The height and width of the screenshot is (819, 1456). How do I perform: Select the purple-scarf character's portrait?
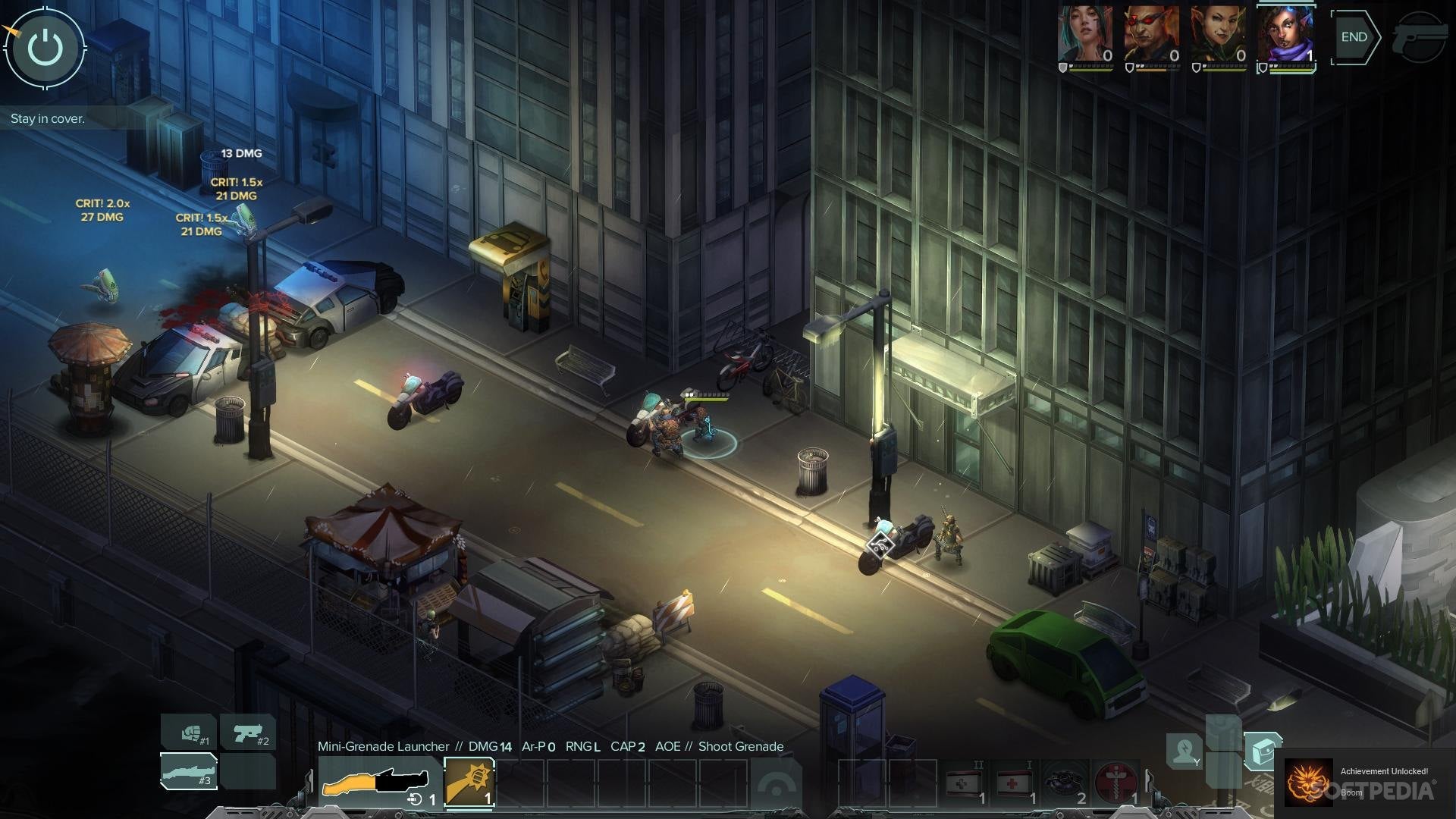pos(1285,35)
